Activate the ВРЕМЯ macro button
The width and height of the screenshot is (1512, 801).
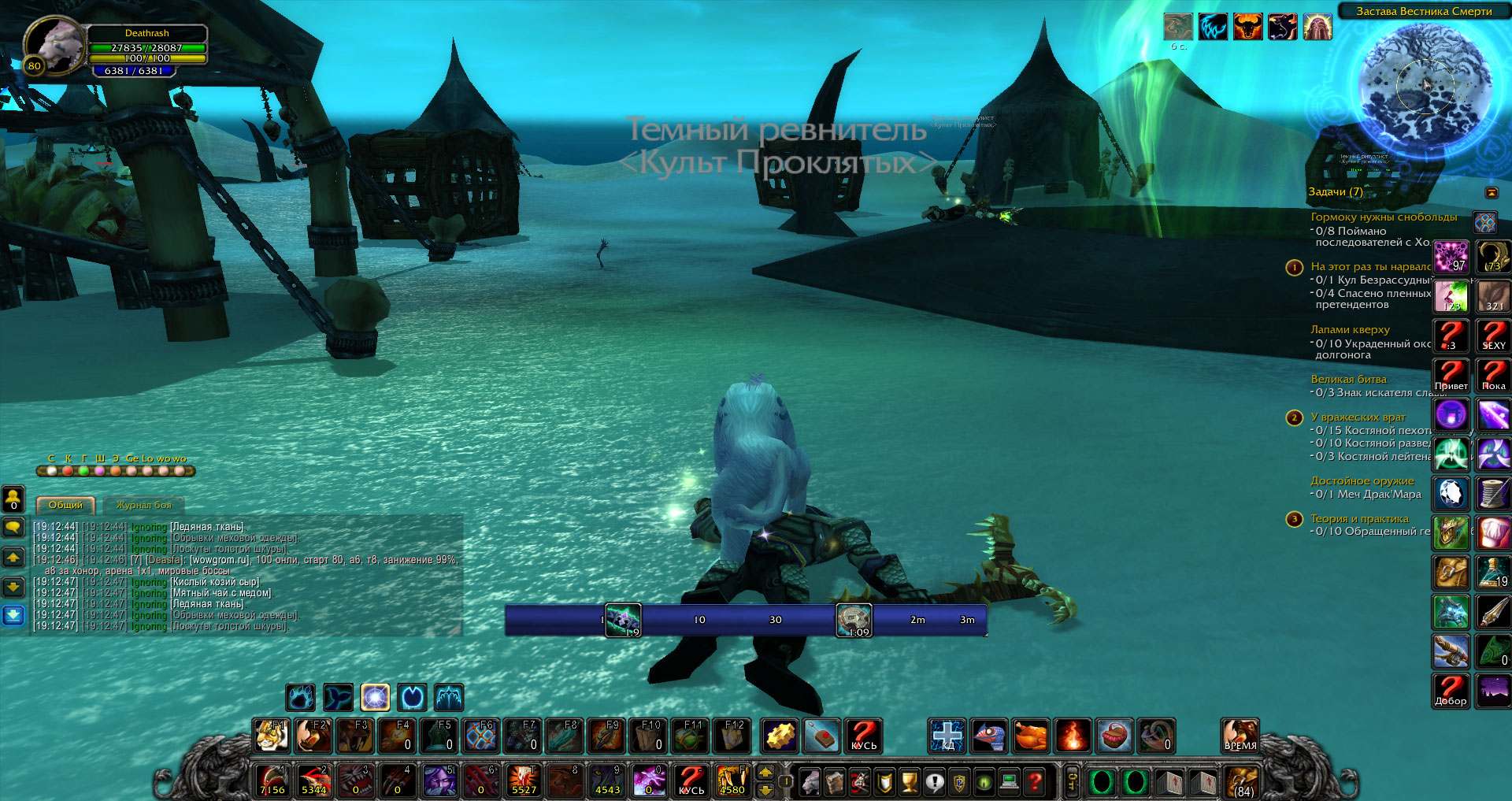pos(1240,736)
